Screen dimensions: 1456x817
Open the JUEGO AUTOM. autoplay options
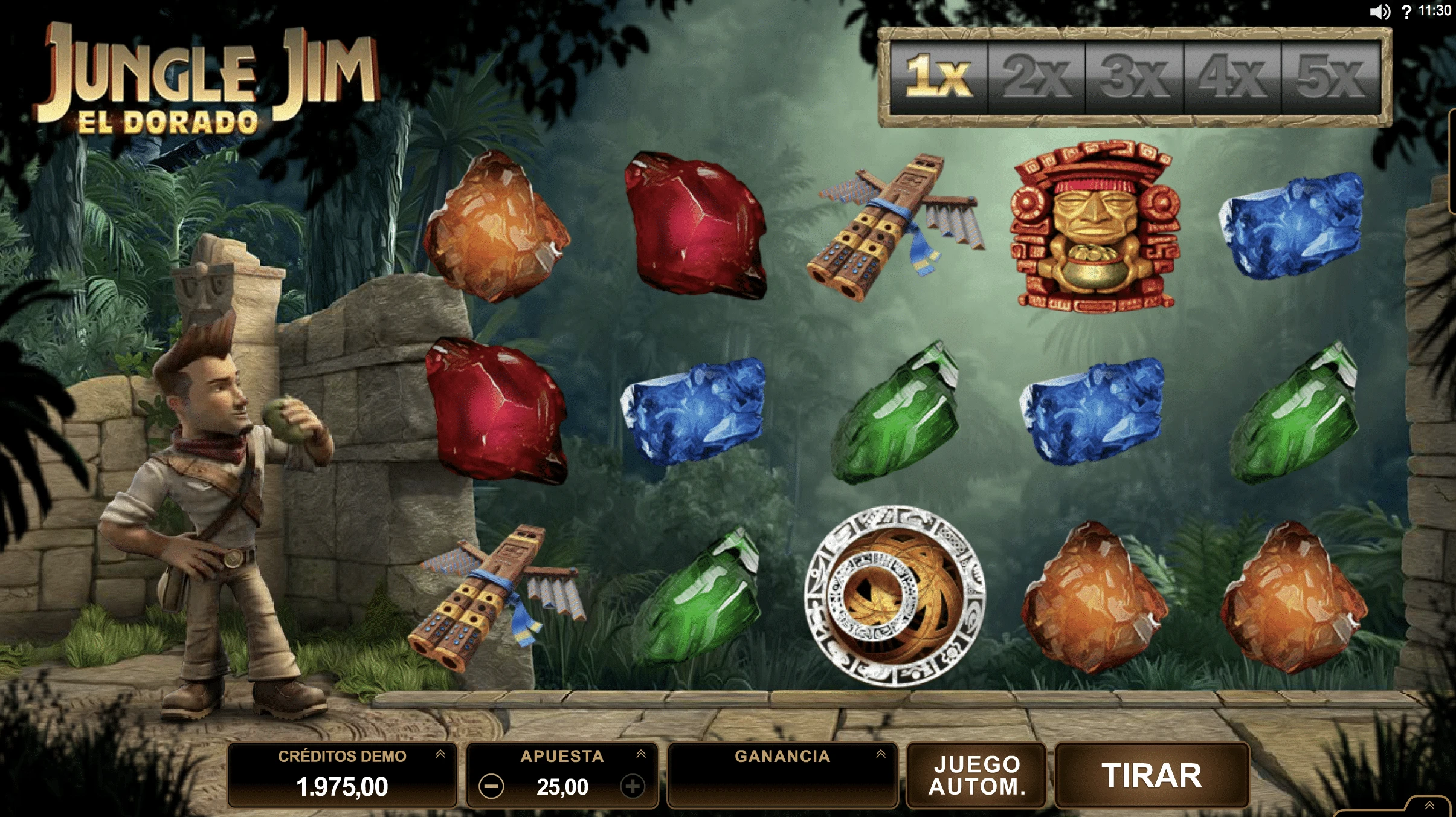click(x=976, y=775)
